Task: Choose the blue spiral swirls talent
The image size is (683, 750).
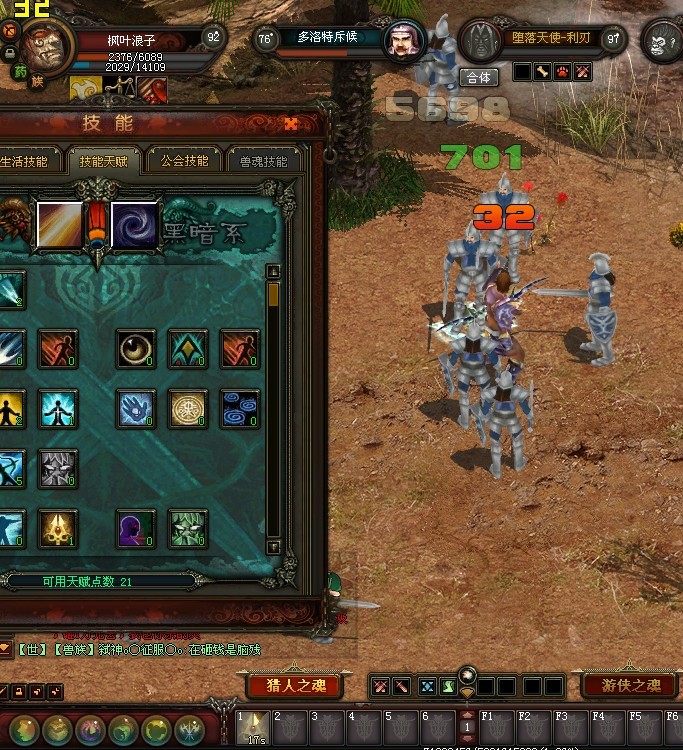Action: pyautogui.click(x=239, y=408)
